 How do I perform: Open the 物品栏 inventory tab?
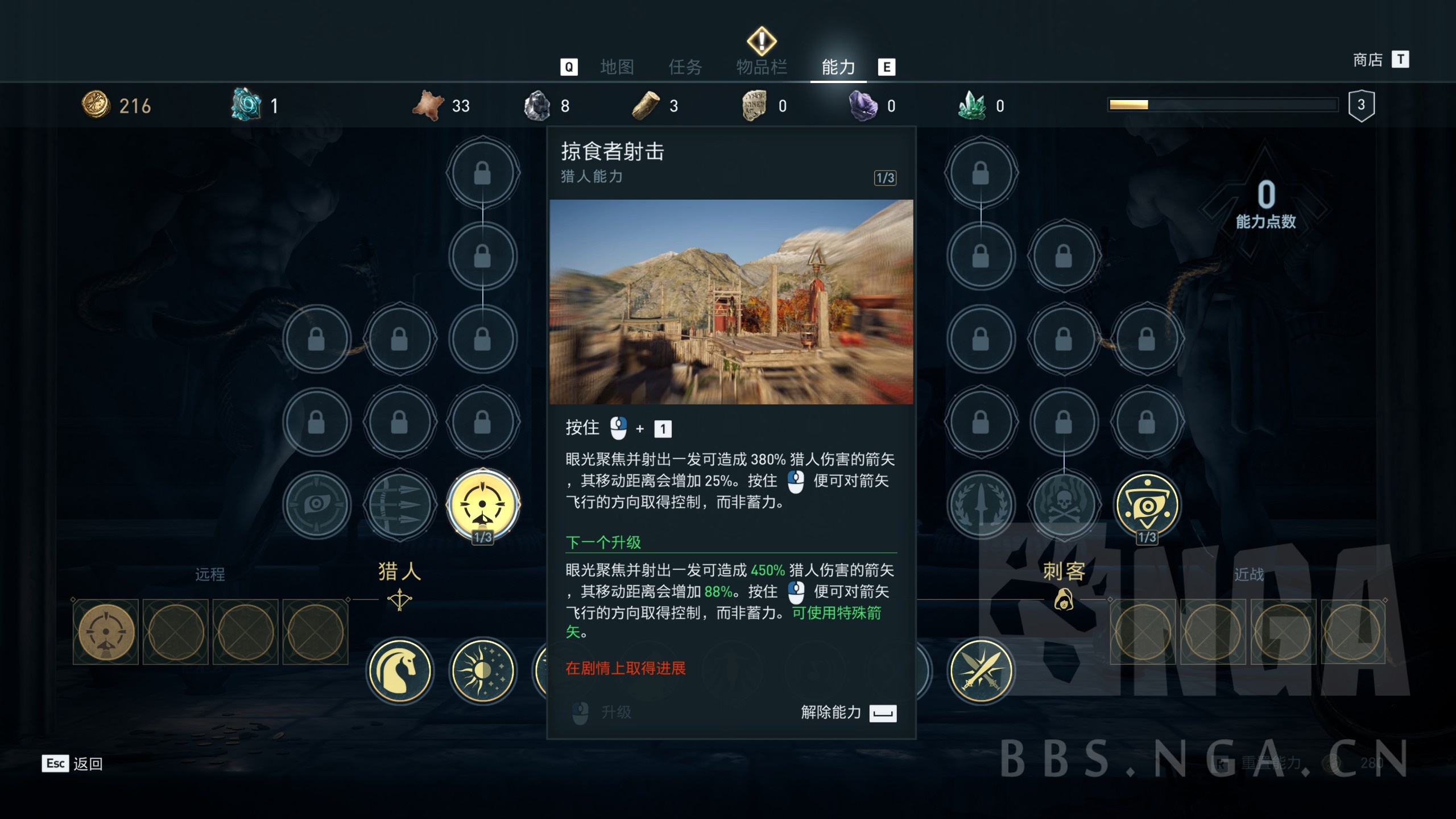[x=760, y=67]
